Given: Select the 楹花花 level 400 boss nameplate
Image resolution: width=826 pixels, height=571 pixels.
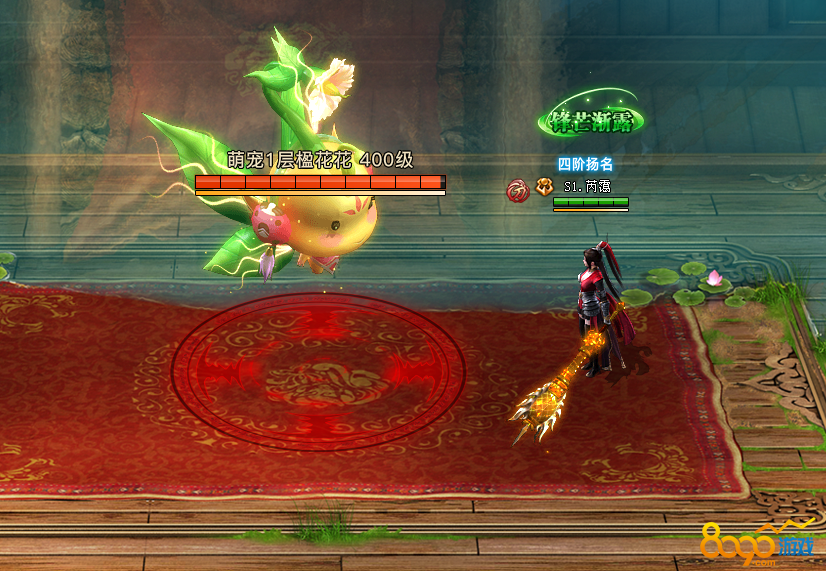Looking at the screenshot, I should [x=320, y=161].
